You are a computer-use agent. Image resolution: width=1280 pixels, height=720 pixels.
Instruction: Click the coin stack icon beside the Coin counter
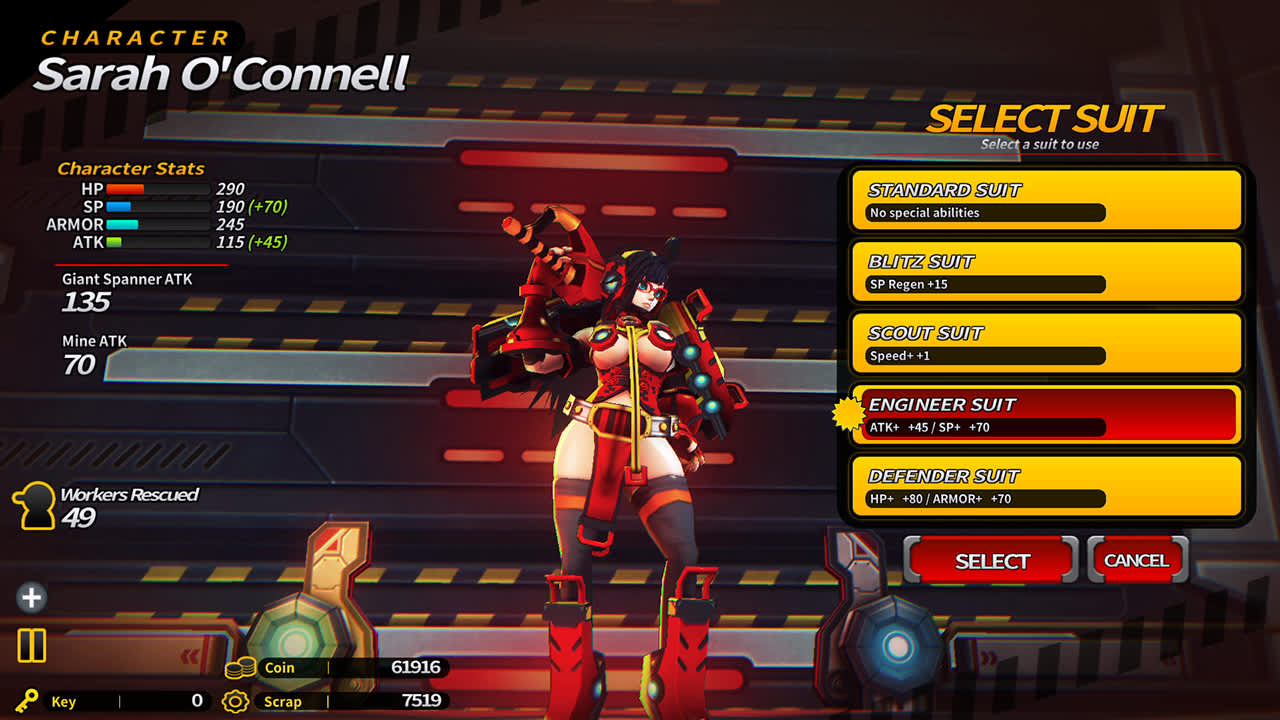242,668
